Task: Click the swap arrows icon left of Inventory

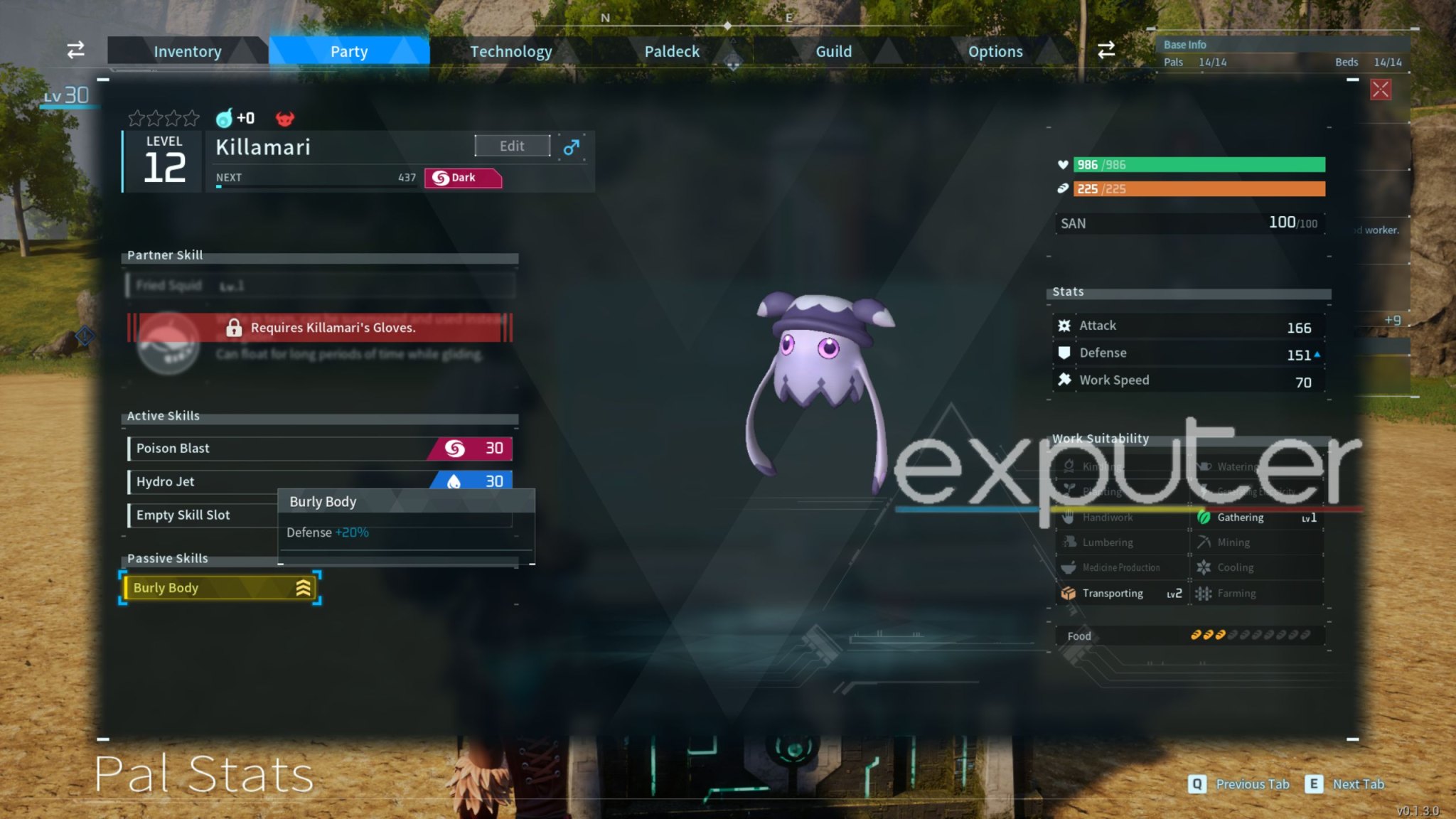Action: tap(75, 50)
